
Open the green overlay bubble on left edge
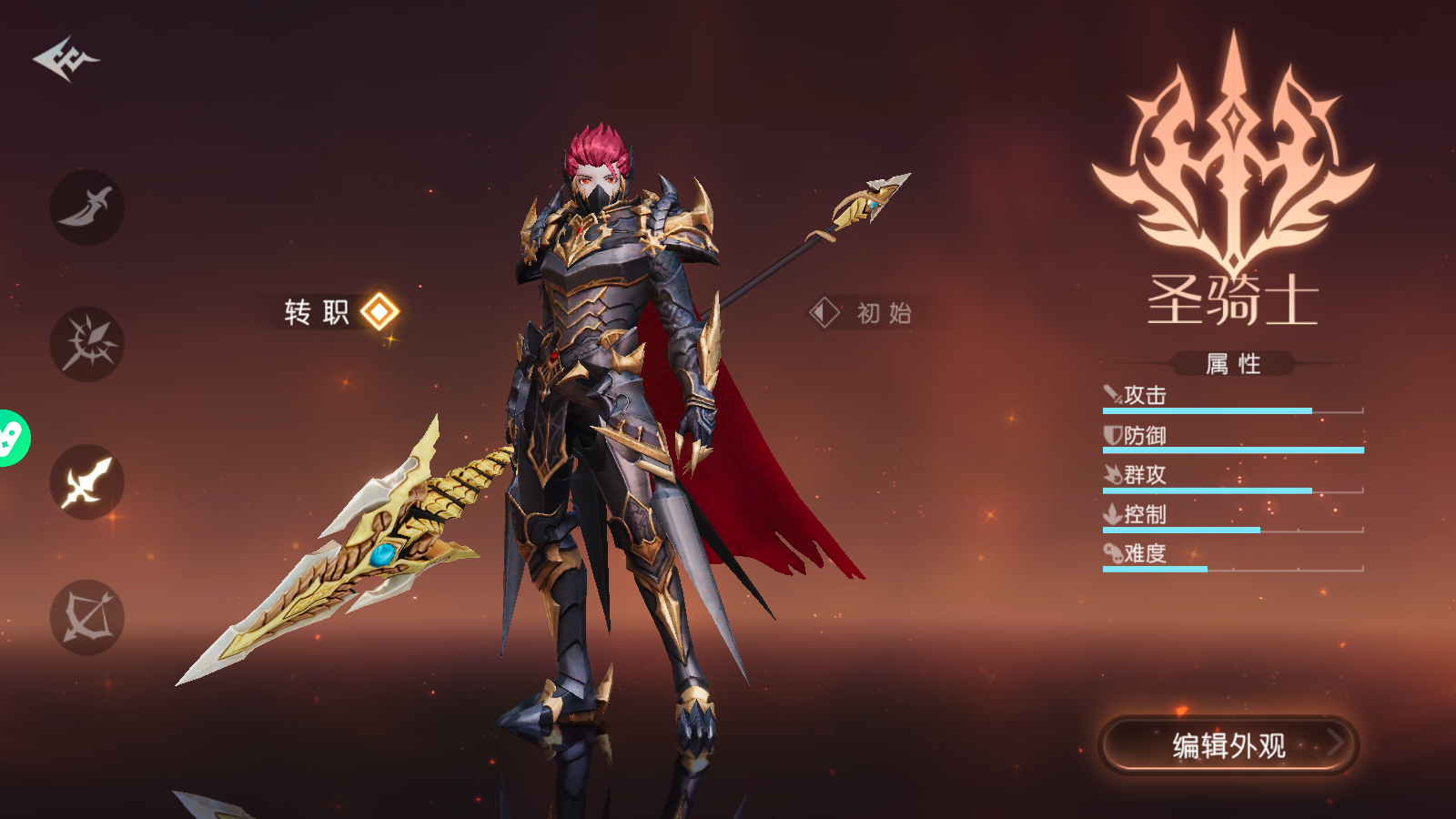[11, 439]
